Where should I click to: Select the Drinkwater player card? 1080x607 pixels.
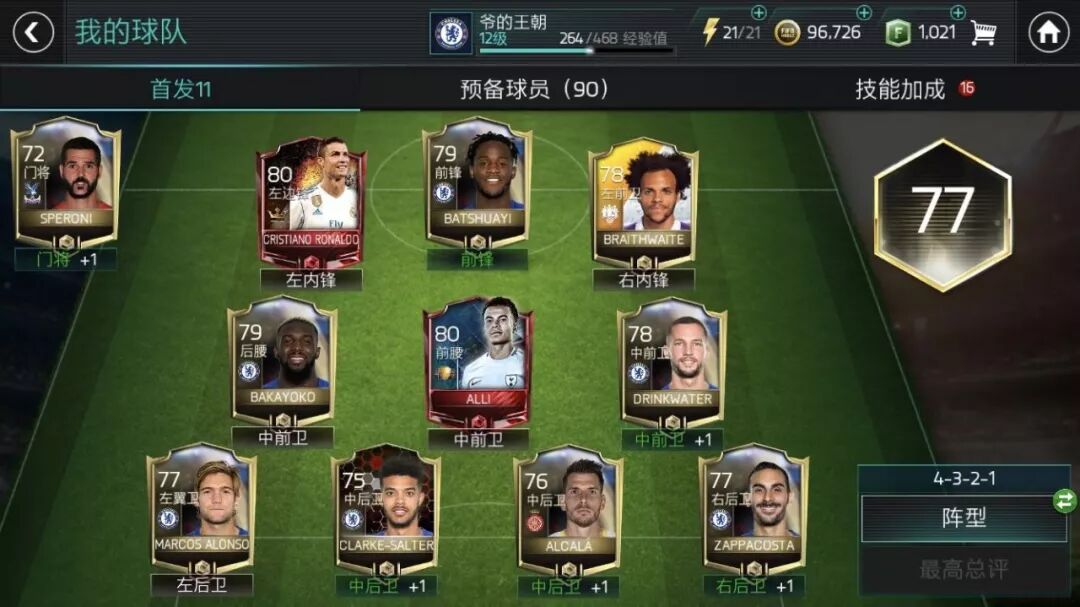(x=672, y=360)
